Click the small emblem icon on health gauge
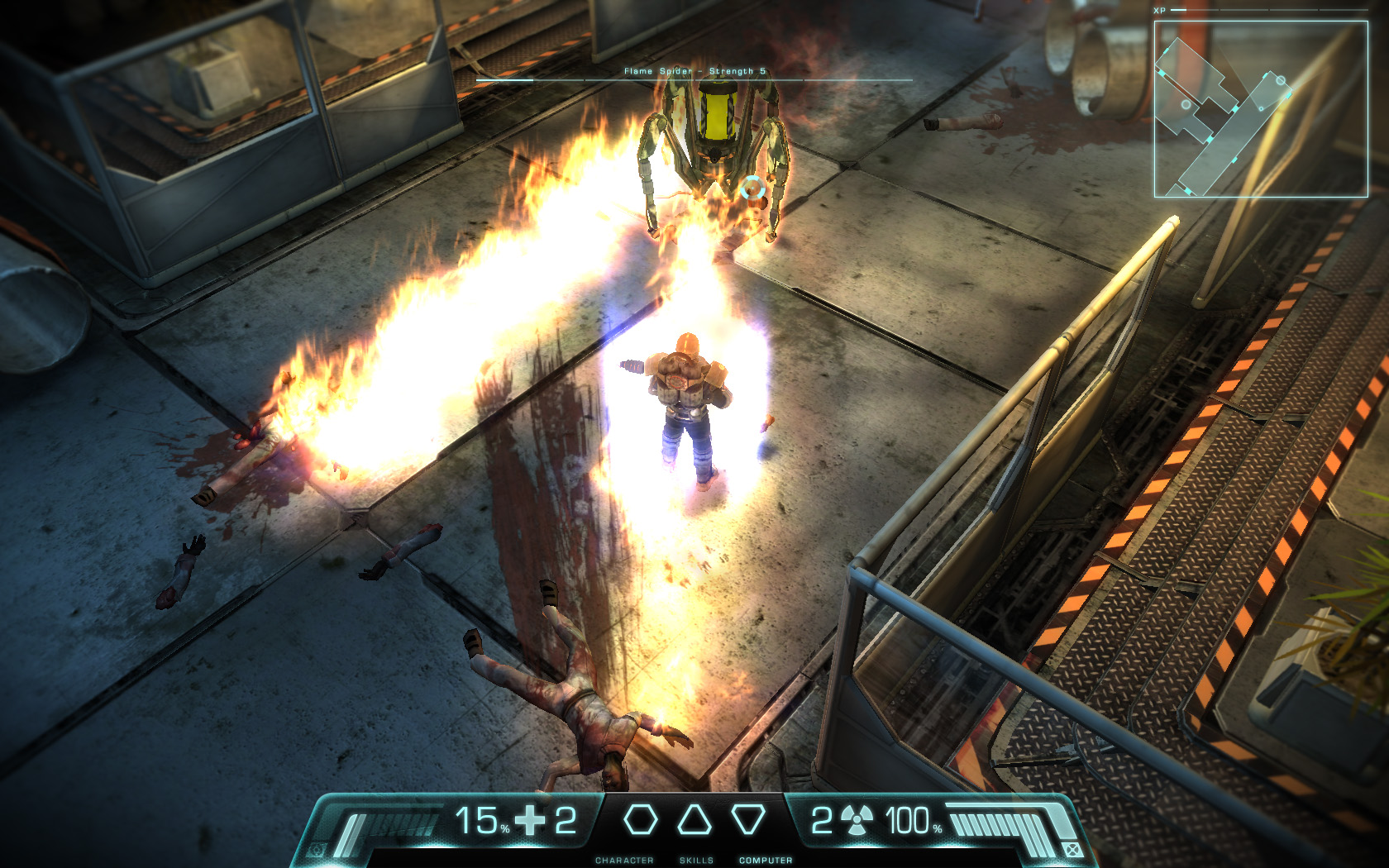 coord(316,849)
